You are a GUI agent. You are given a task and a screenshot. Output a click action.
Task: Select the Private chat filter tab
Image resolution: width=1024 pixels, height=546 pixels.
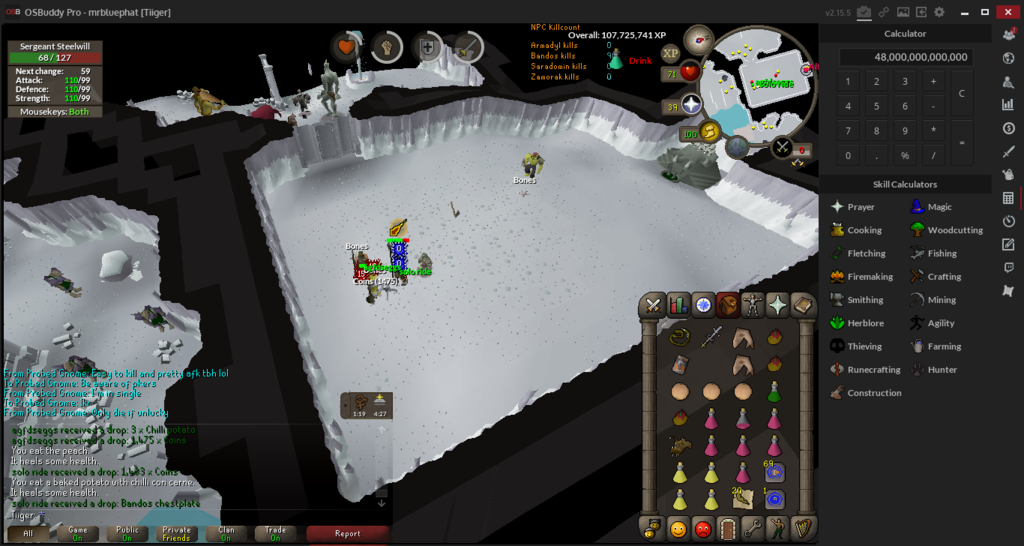click(177, 533)
